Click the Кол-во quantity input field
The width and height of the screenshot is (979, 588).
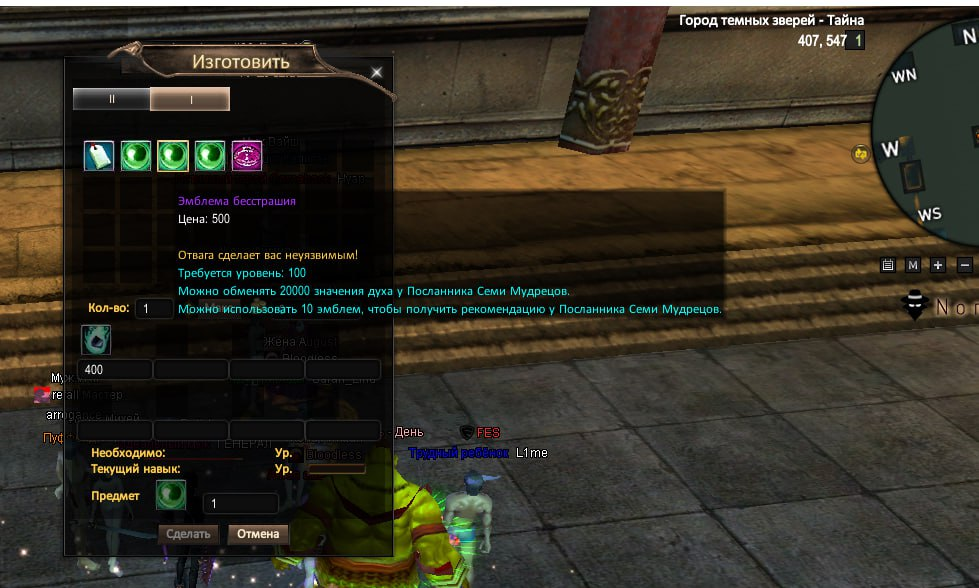pos(154,309)
